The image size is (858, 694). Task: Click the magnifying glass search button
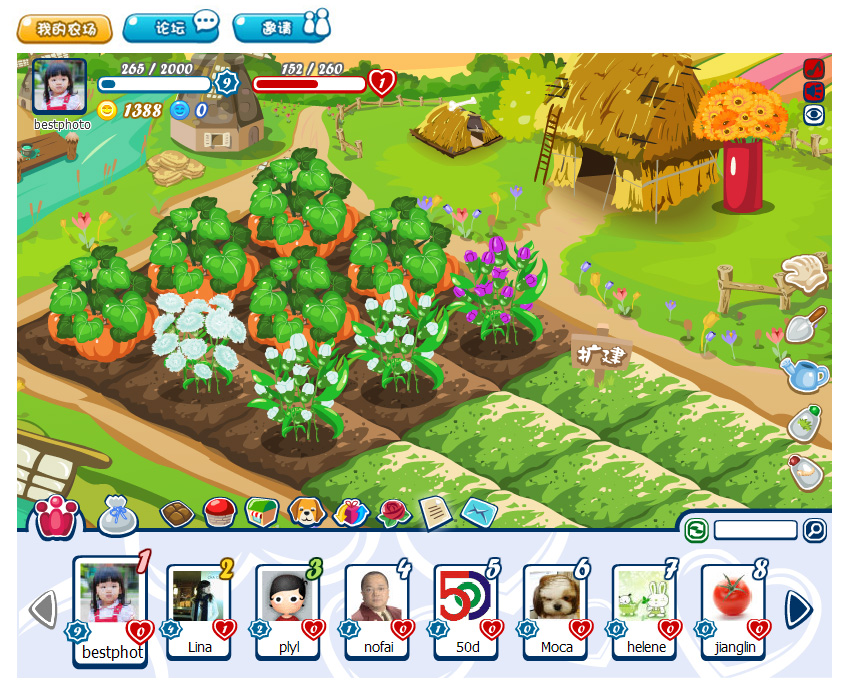[815, 530]
